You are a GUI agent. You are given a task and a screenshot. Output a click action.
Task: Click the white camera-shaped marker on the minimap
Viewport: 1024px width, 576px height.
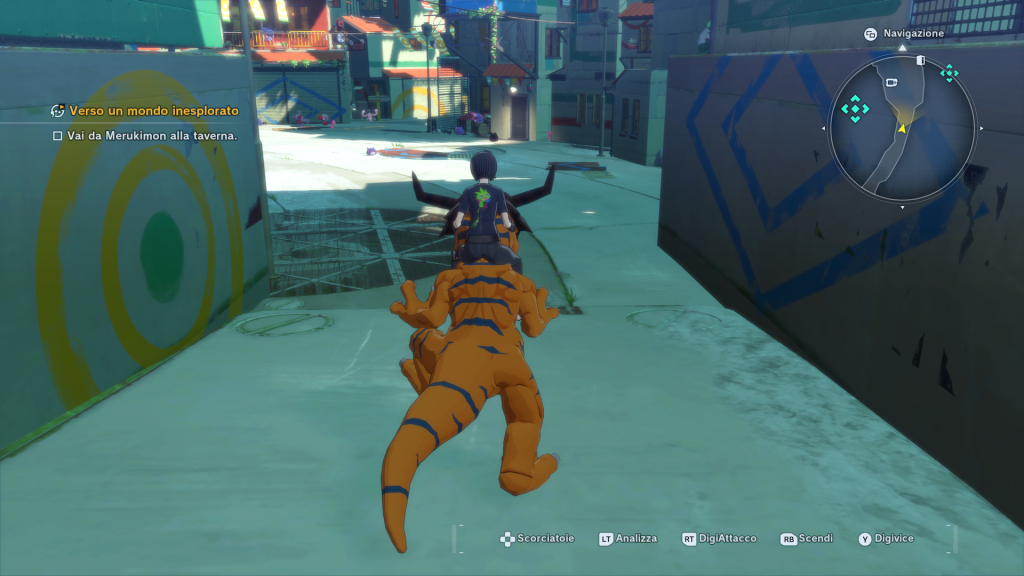tap(891, 83)
